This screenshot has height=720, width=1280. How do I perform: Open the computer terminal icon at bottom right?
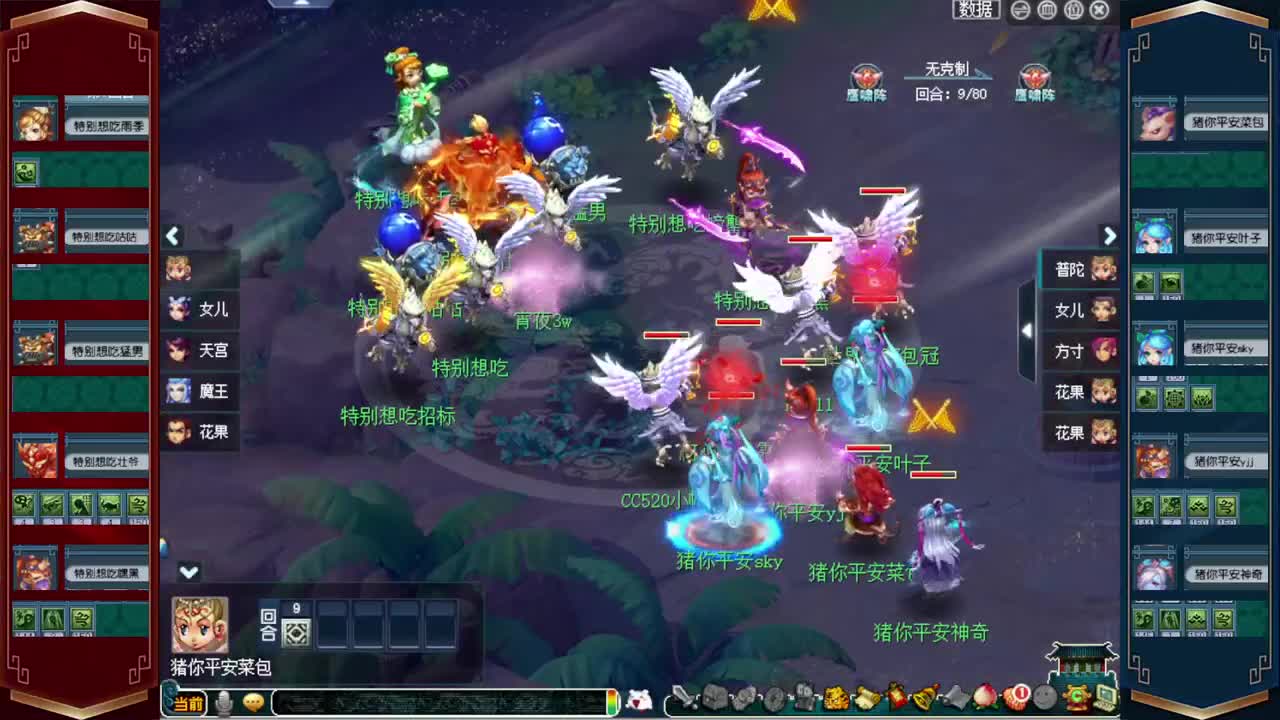tap(1104, 698)
